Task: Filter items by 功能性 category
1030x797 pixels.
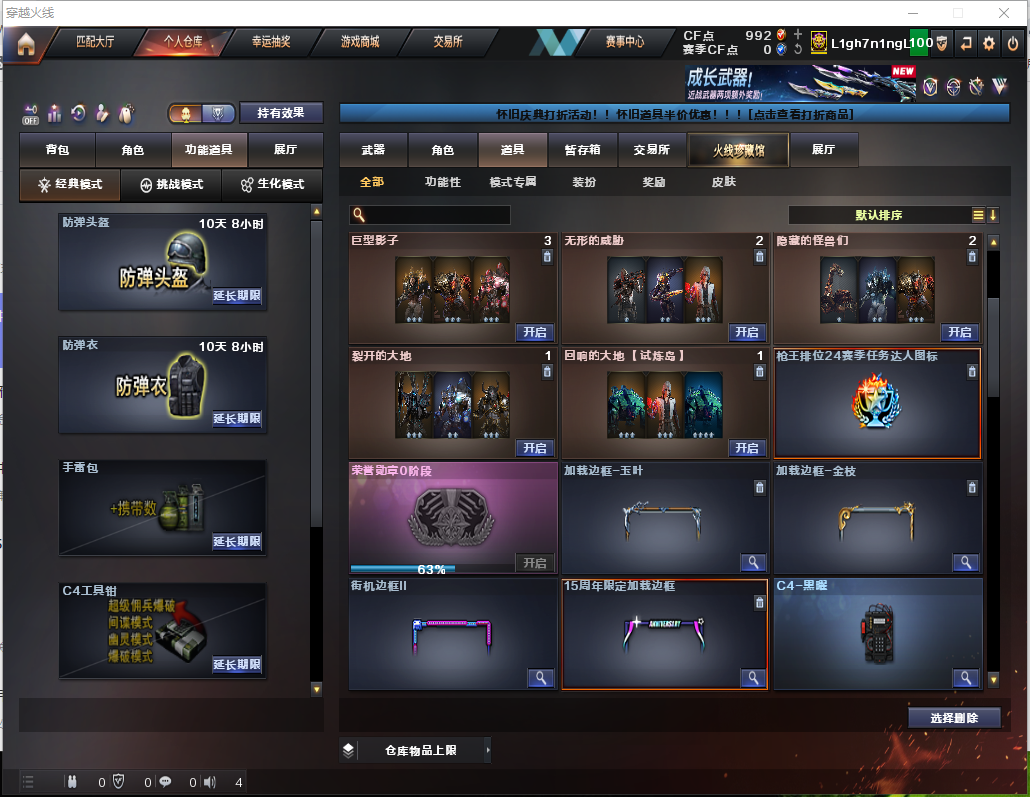Action: tap(442, 182)
